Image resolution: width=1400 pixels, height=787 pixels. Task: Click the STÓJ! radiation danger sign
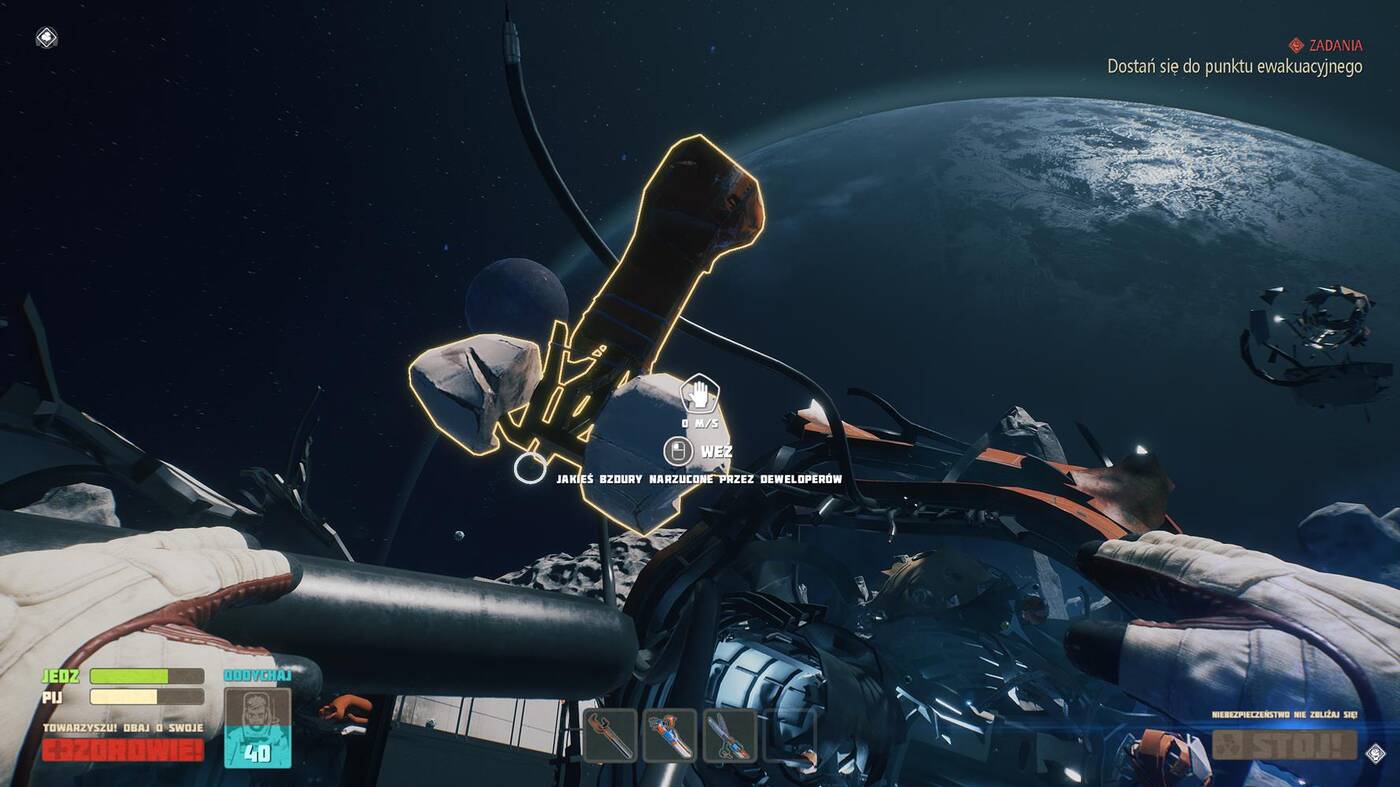coord(1284,745)
